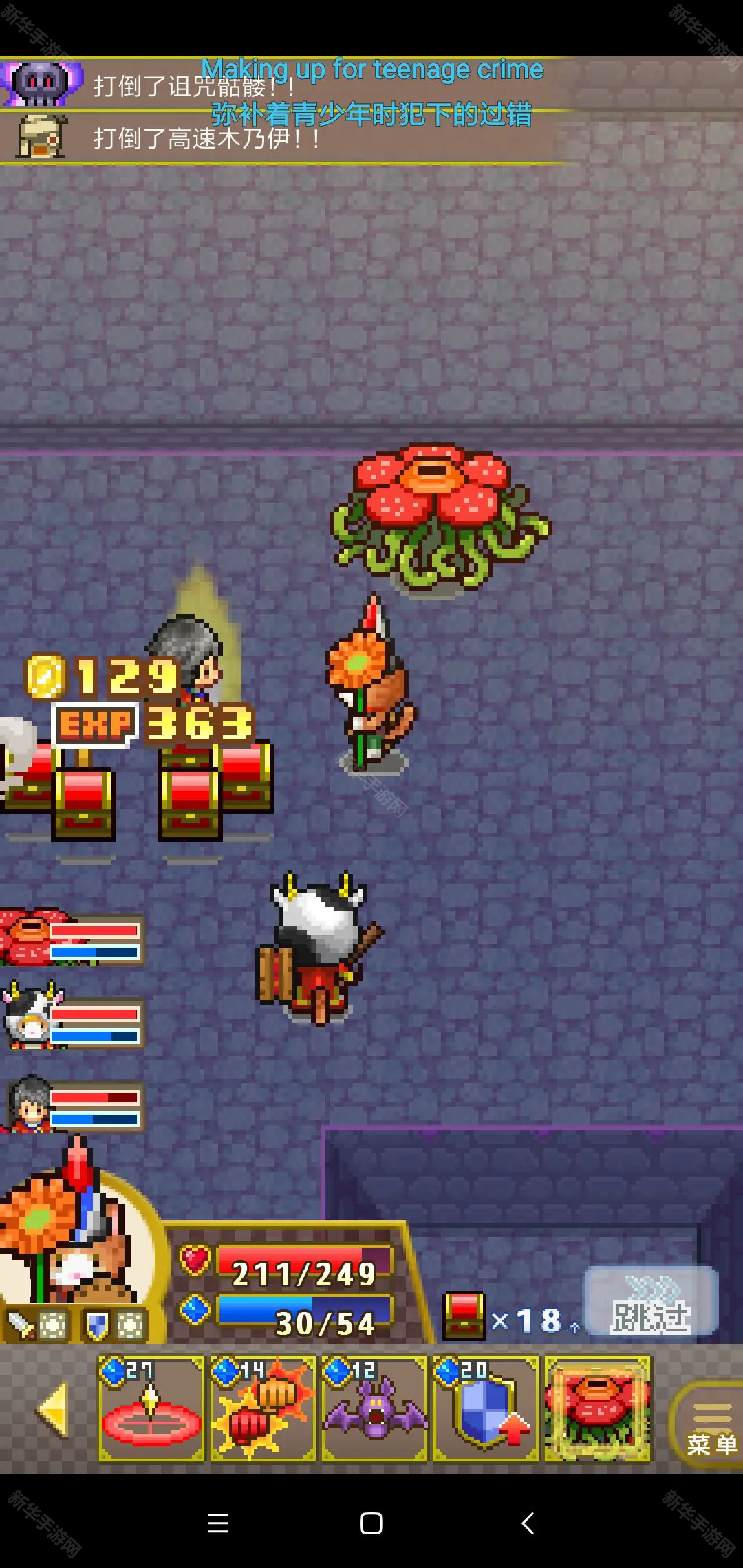Select the red rafflesia flower skill slot
Screen dimensions: 743x1568
click(597, 1408)
